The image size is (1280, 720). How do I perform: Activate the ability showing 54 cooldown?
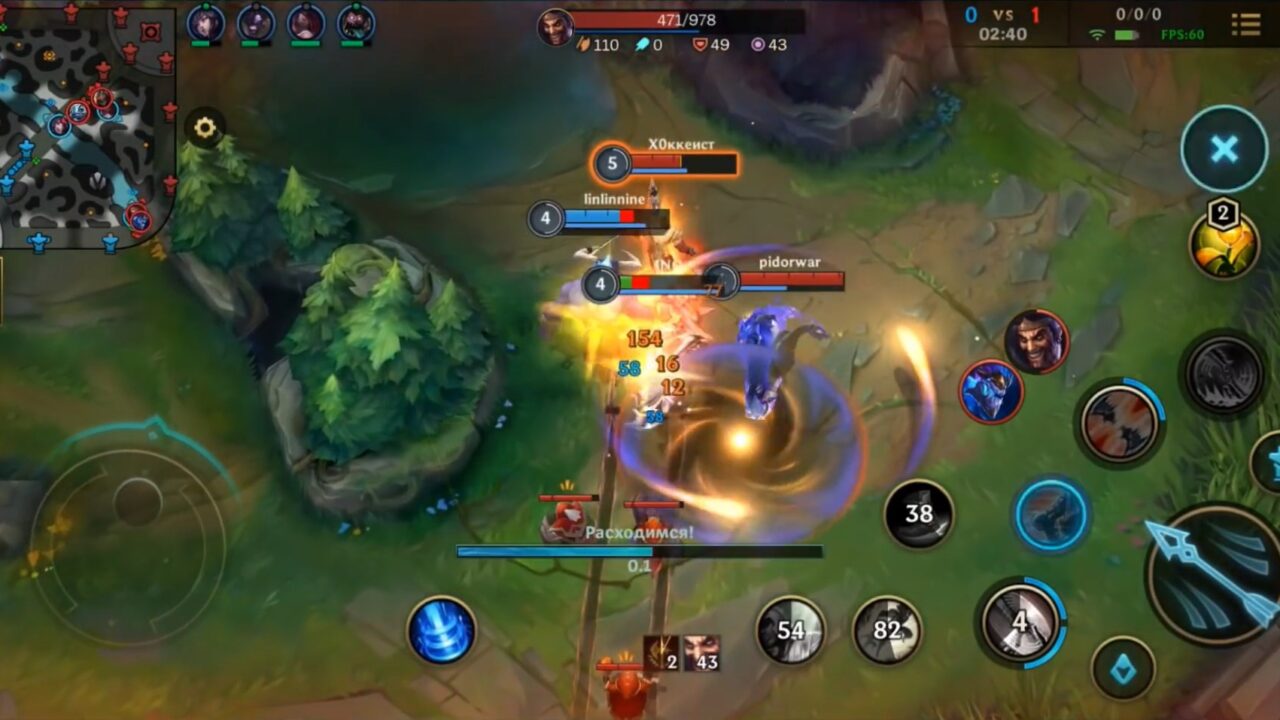coord(791,631)
